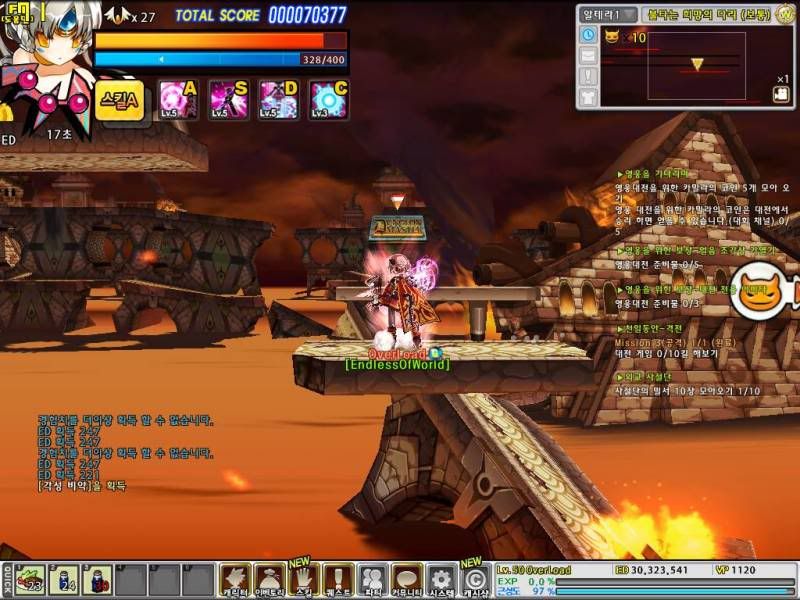Open the mail envelope icon
The height and width of the screenshot is (600, 800).
point(588,55)
